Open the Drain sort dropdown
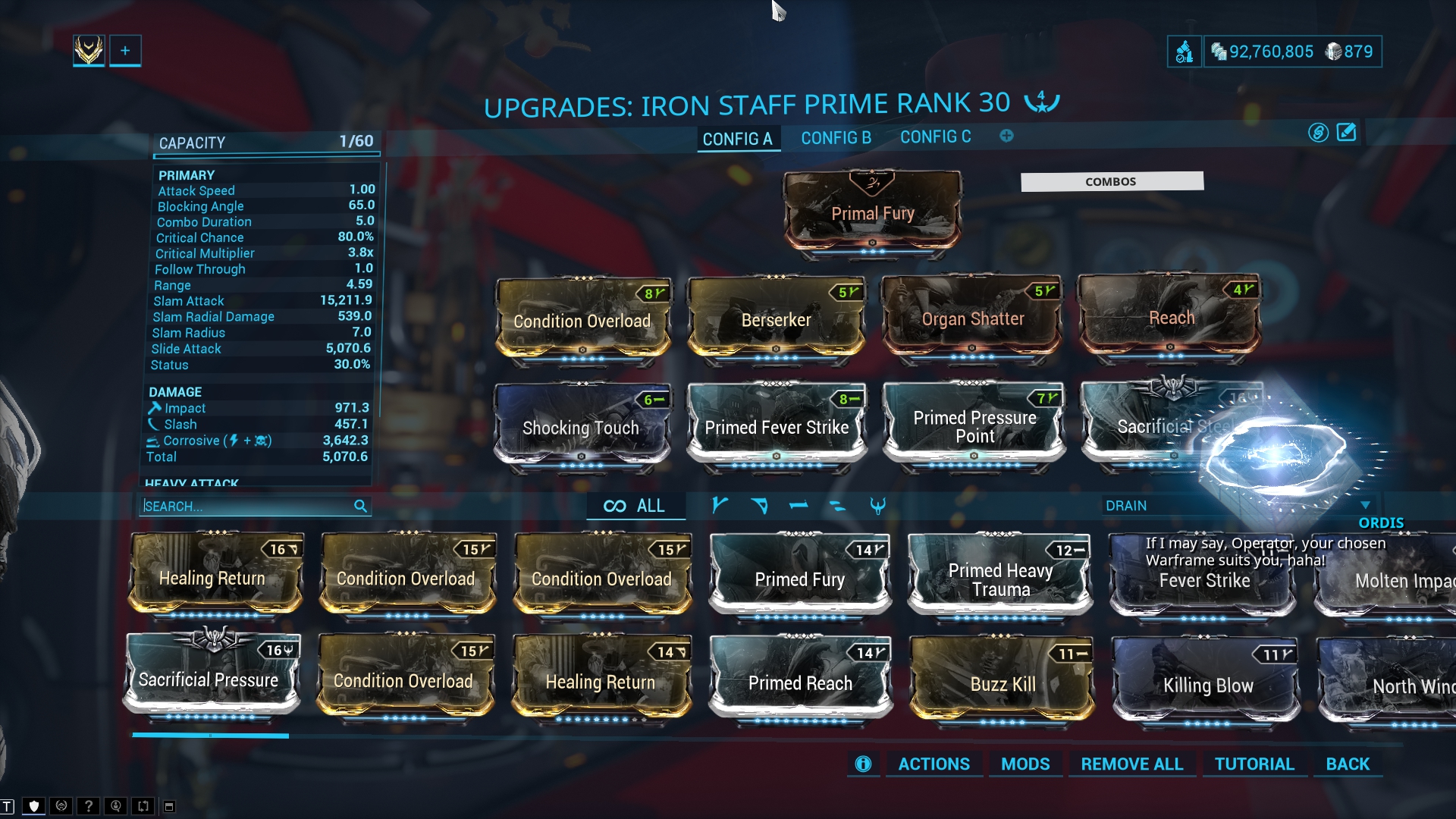Screen dimensions: 1456x819 pos(1236,506)
